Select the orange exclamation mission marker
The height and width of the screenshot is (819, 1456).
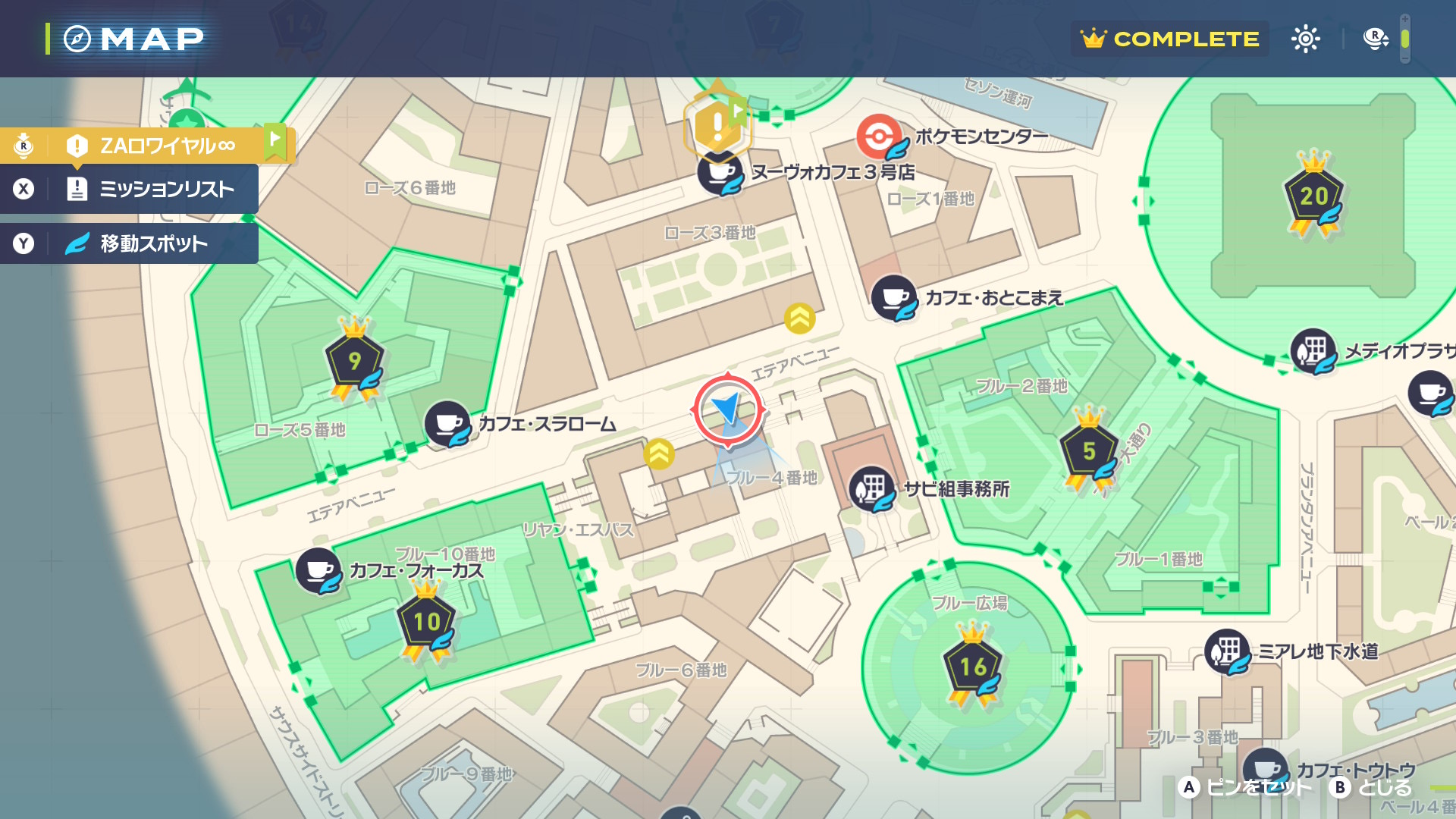(717, 126)
